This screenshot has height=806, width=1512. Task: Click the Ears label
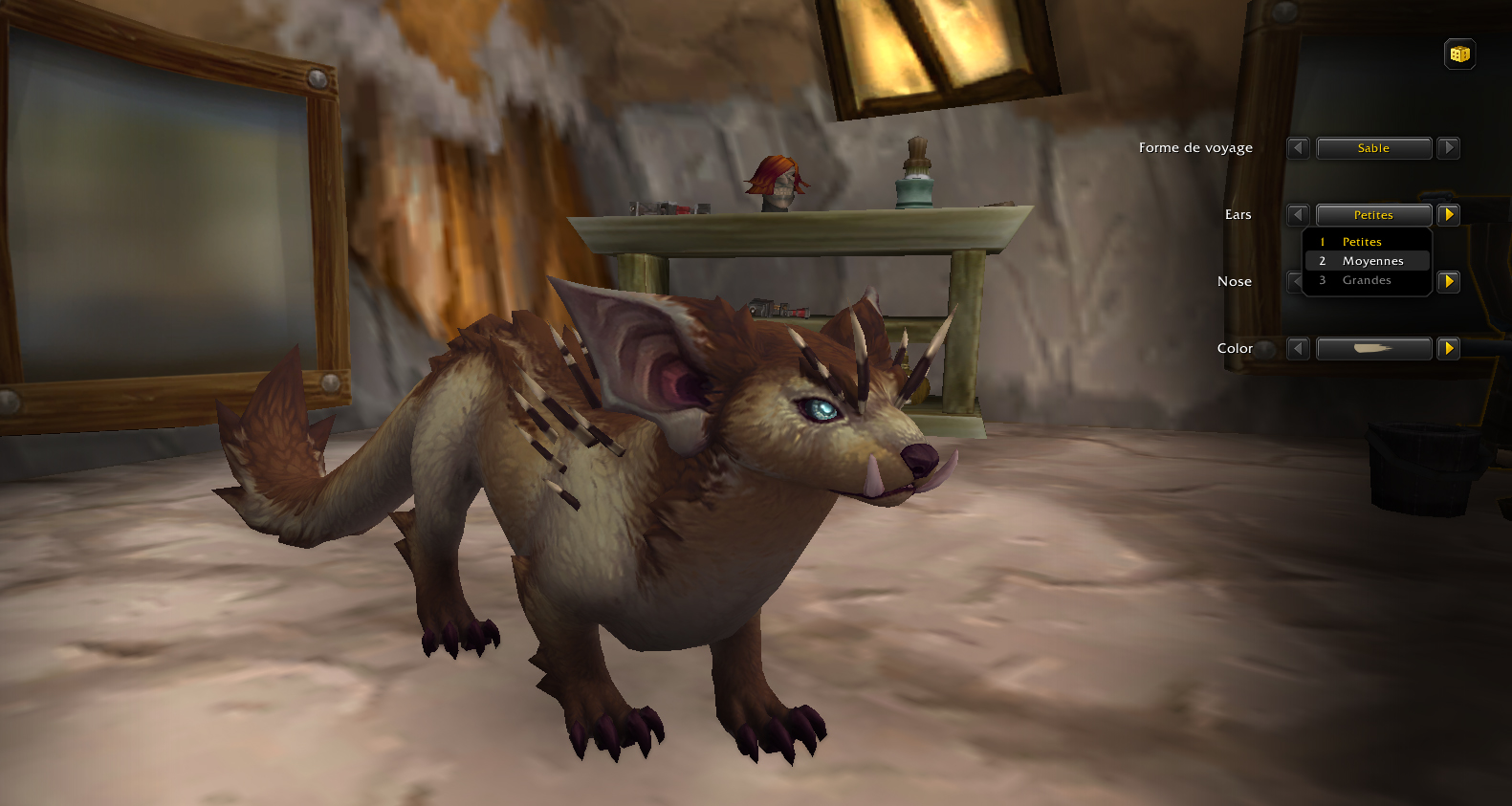pyautogui.click(x=1238, y=214)
